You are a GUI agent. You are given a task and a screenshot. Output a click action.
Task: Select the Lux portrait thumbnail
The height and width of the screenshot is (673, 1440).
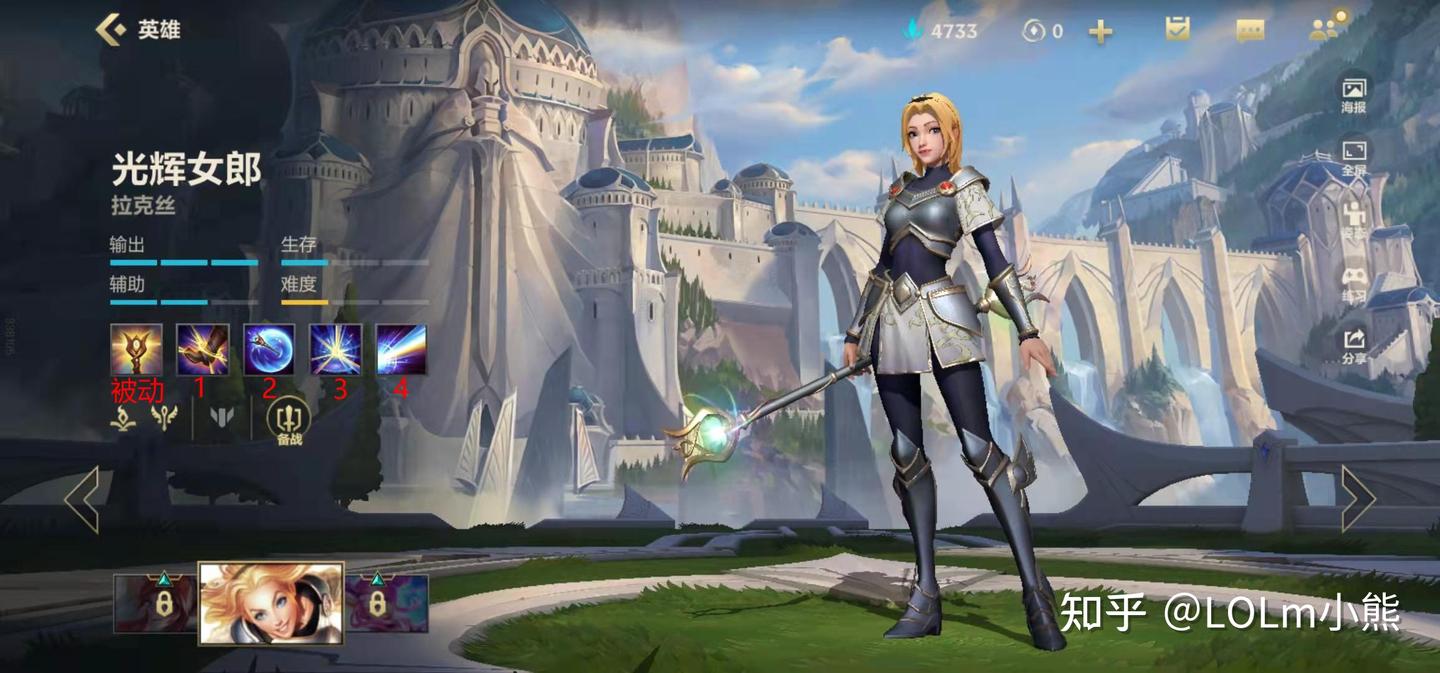click(x=271, y=602)
